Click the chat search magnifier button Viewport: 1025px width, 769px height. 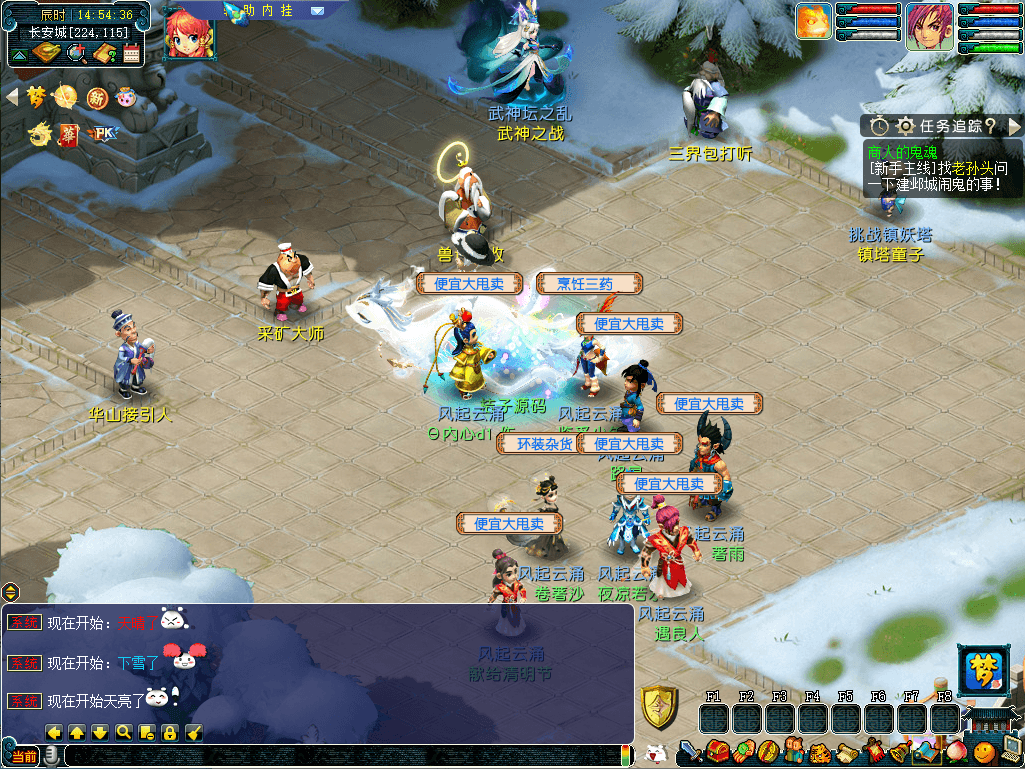(x=124, y=732)
